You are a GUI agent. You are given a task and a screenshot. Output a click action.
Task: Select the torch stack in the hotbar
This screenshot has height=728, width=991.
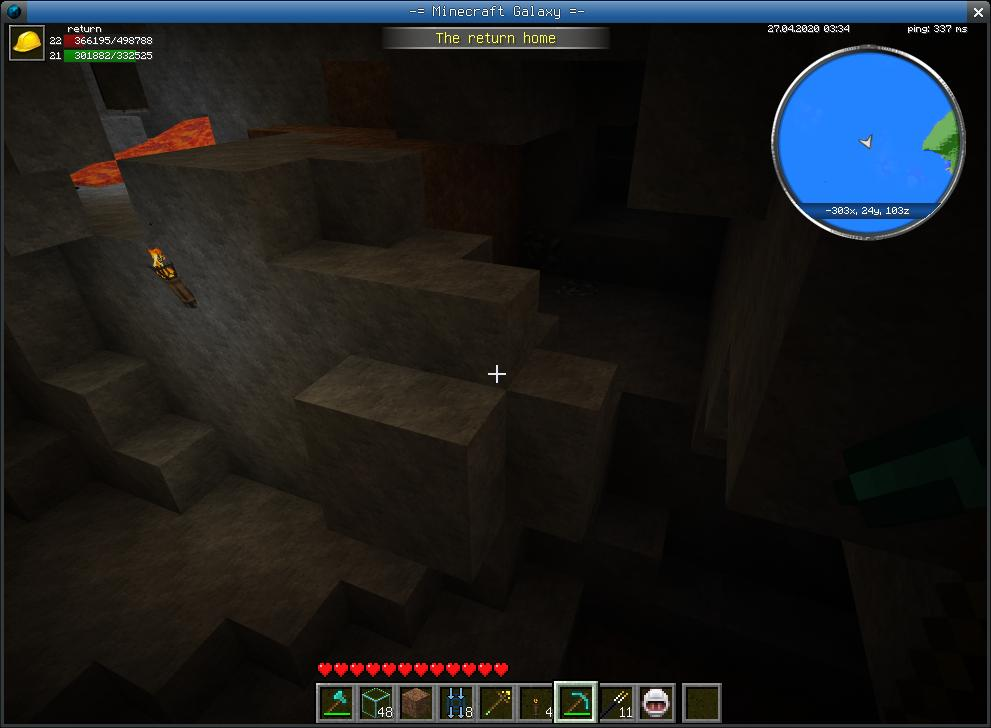point(537,702)
